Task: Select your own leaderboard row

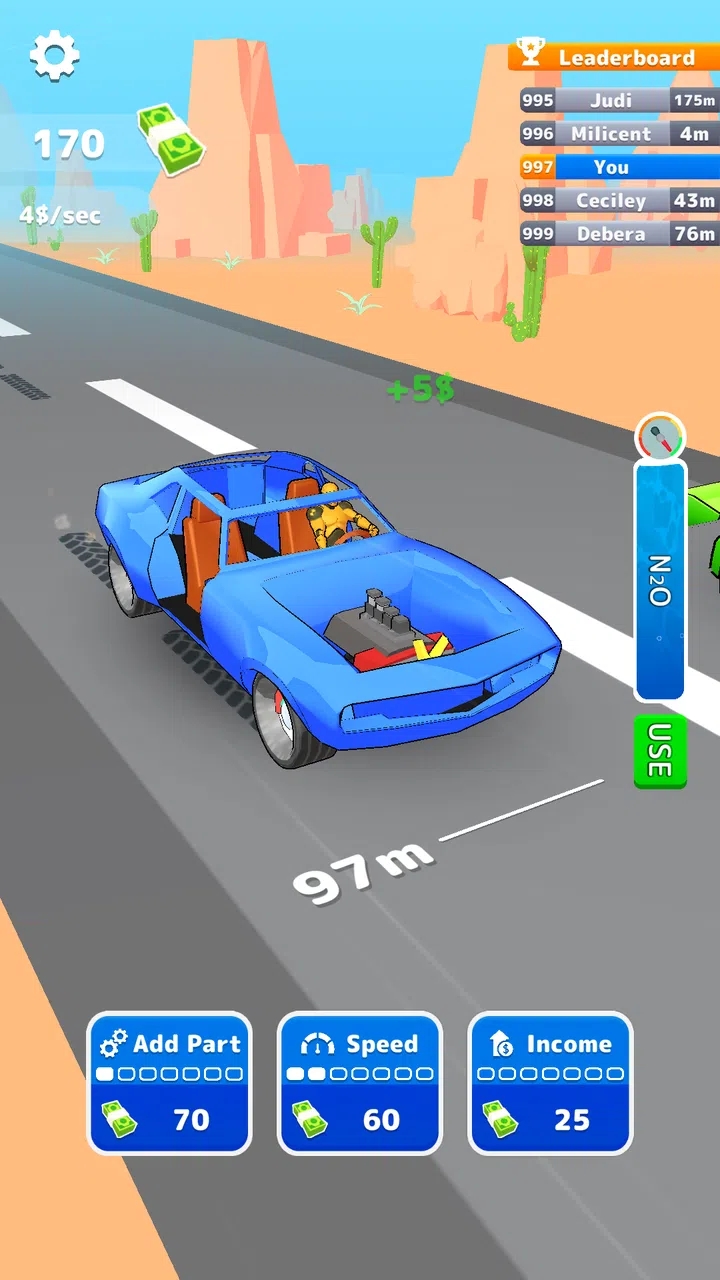Action: pyautogui.click(x=619, y=167)
